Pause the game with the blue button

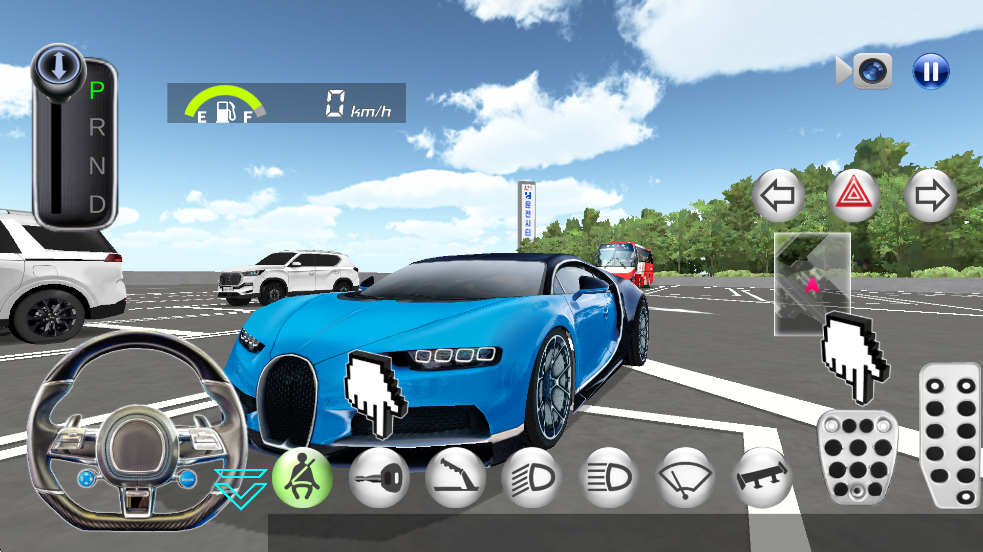tap(930, 71)
